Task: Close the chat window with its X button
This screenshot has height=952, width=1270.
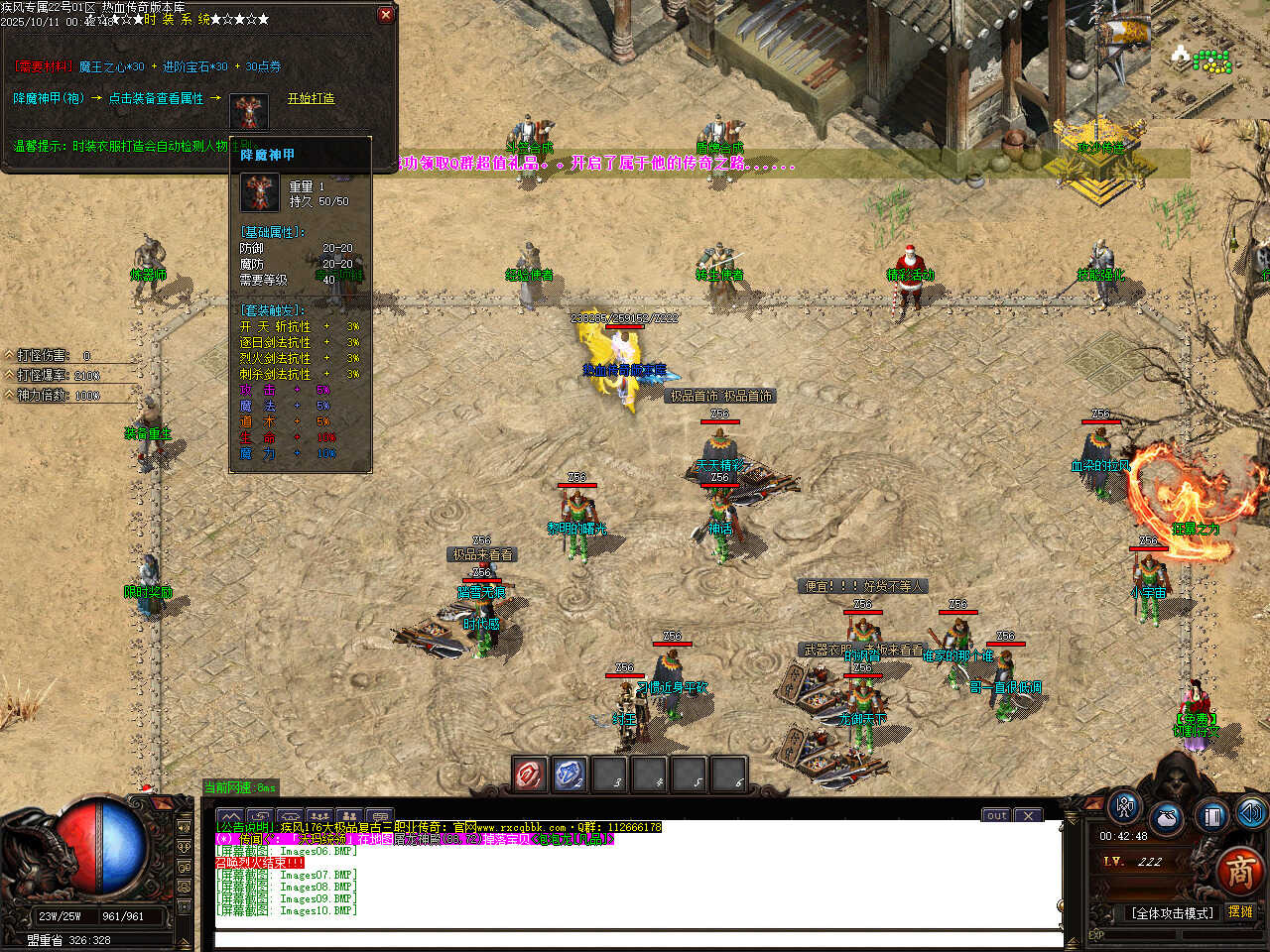Action: click(x=1028, y=815)
